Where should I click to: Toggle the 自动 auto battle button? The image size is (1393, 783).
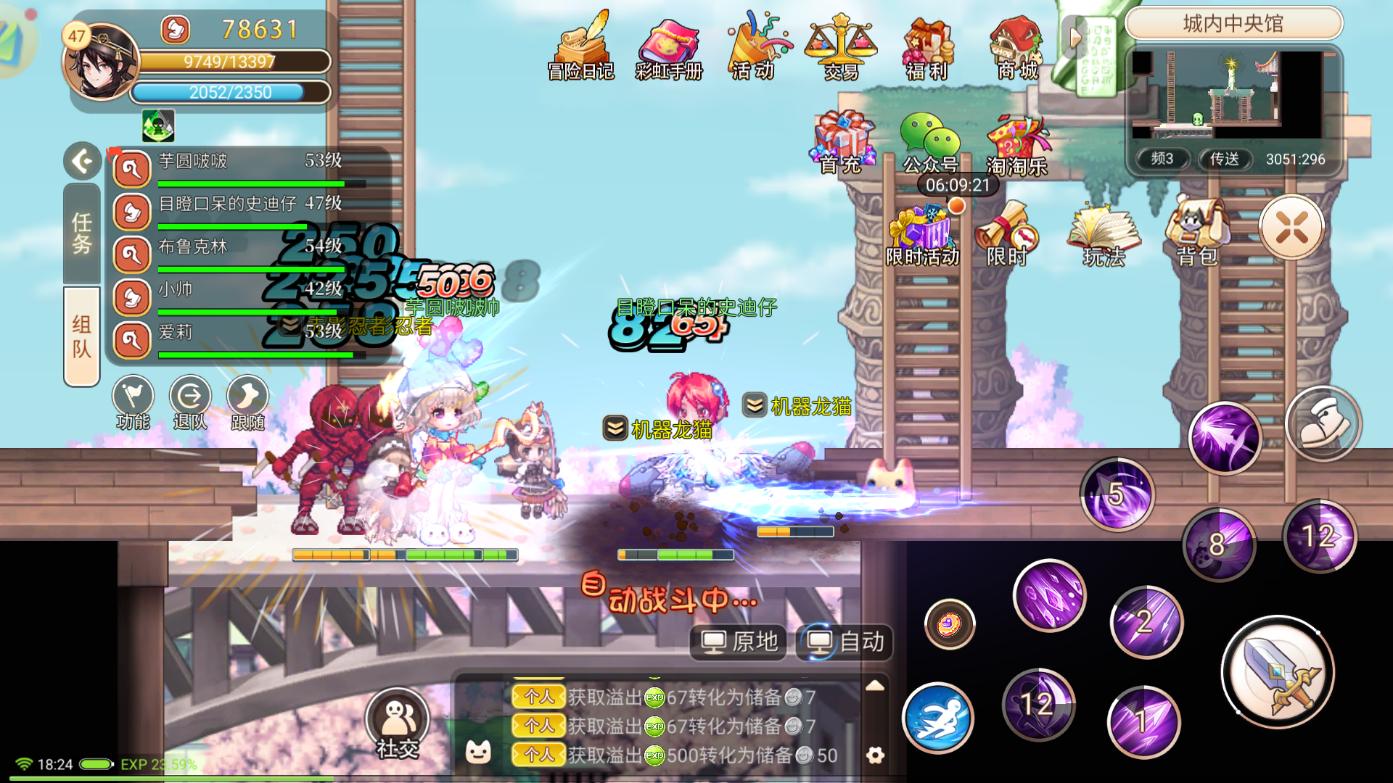pos(845,641)
